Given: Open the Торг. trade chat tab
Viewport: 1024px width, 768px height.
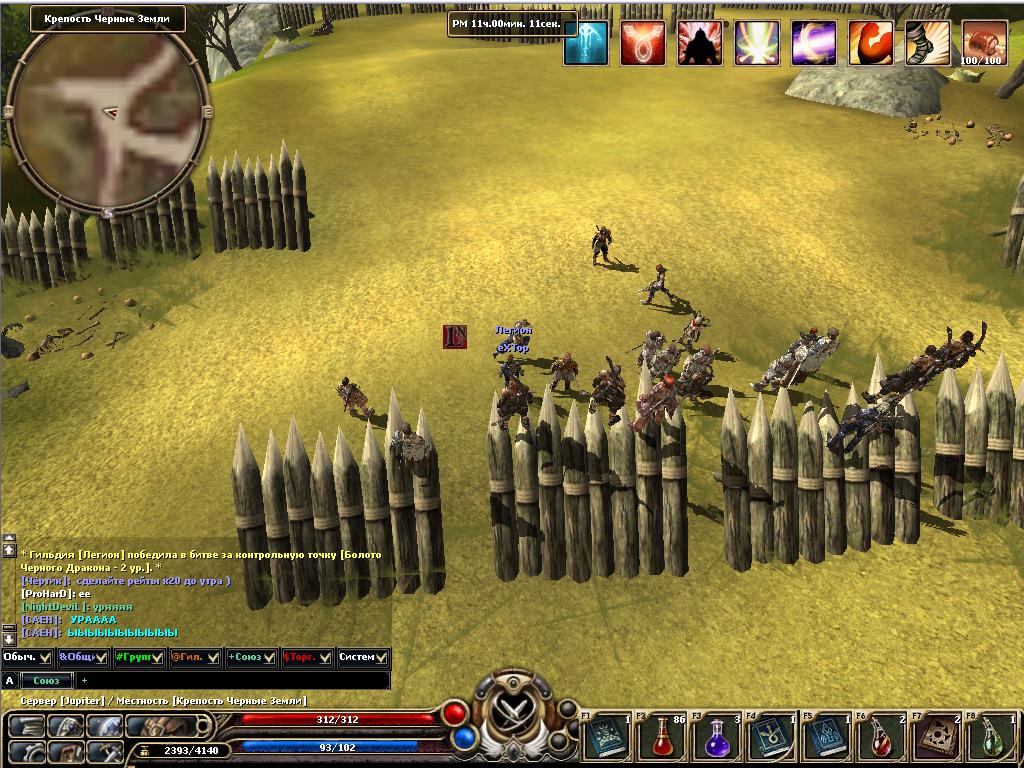Looking at the screenshot, I should (x=307, y=657).
